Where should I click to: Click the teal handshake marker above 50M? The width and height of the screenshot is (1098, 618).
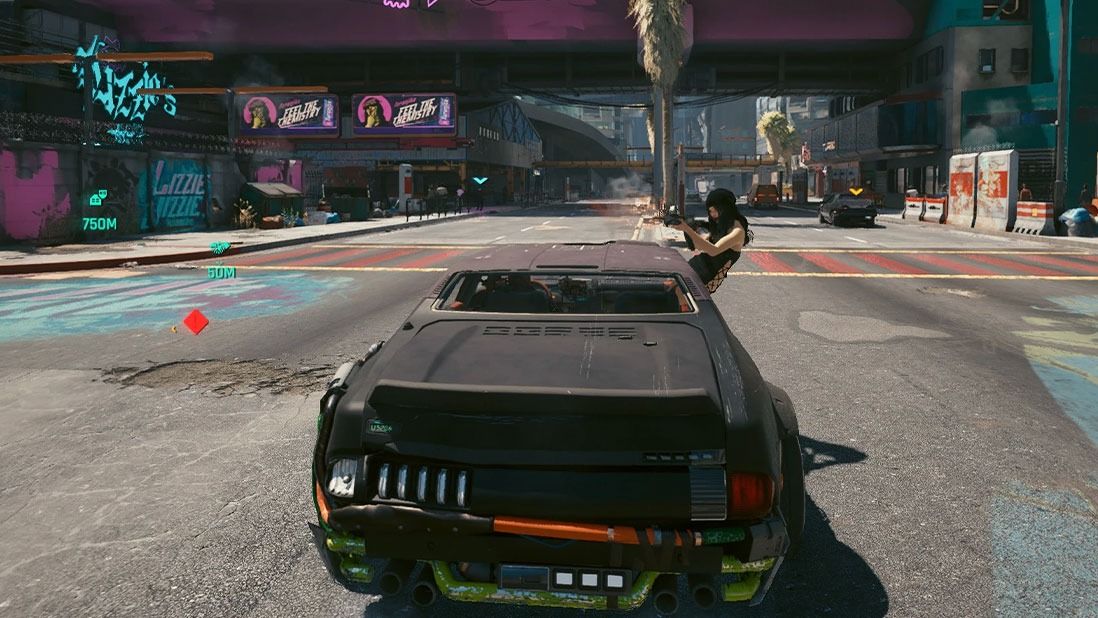click(220, 247)
